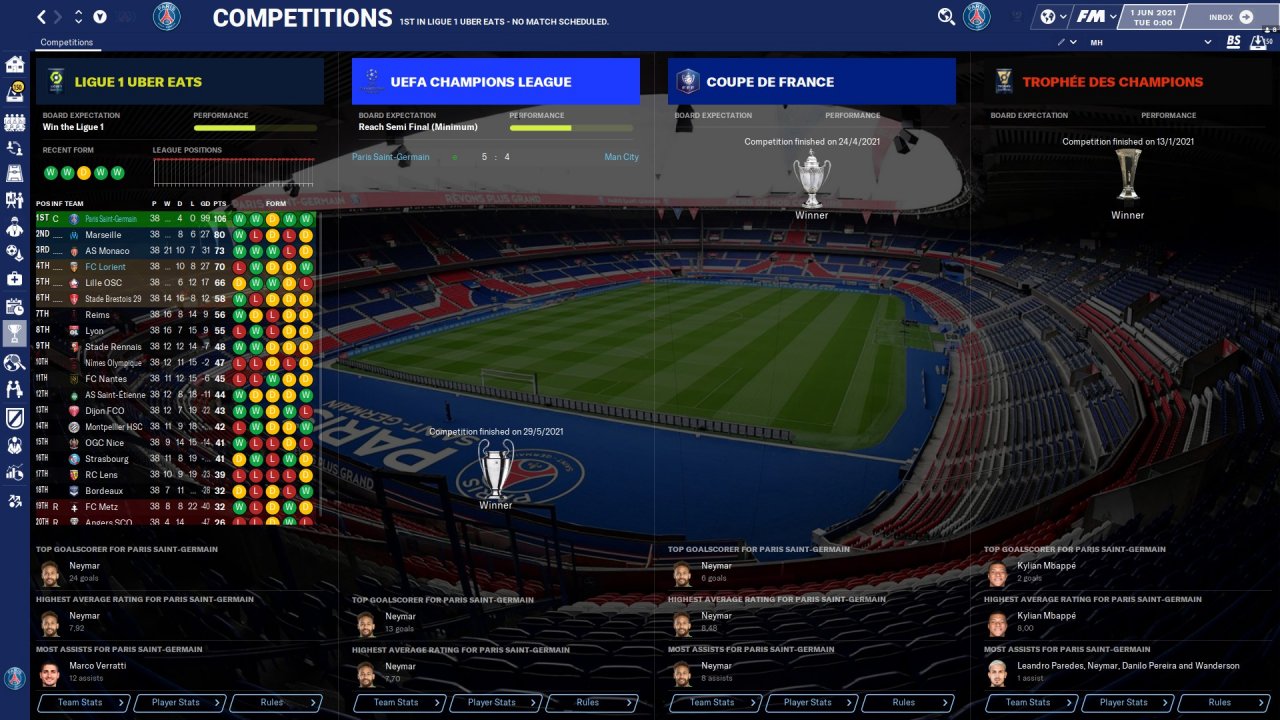Viewport: 1280px width, 720px height.
Task: Show Player Stats for Trophée des Champions
Action: 1128,703
